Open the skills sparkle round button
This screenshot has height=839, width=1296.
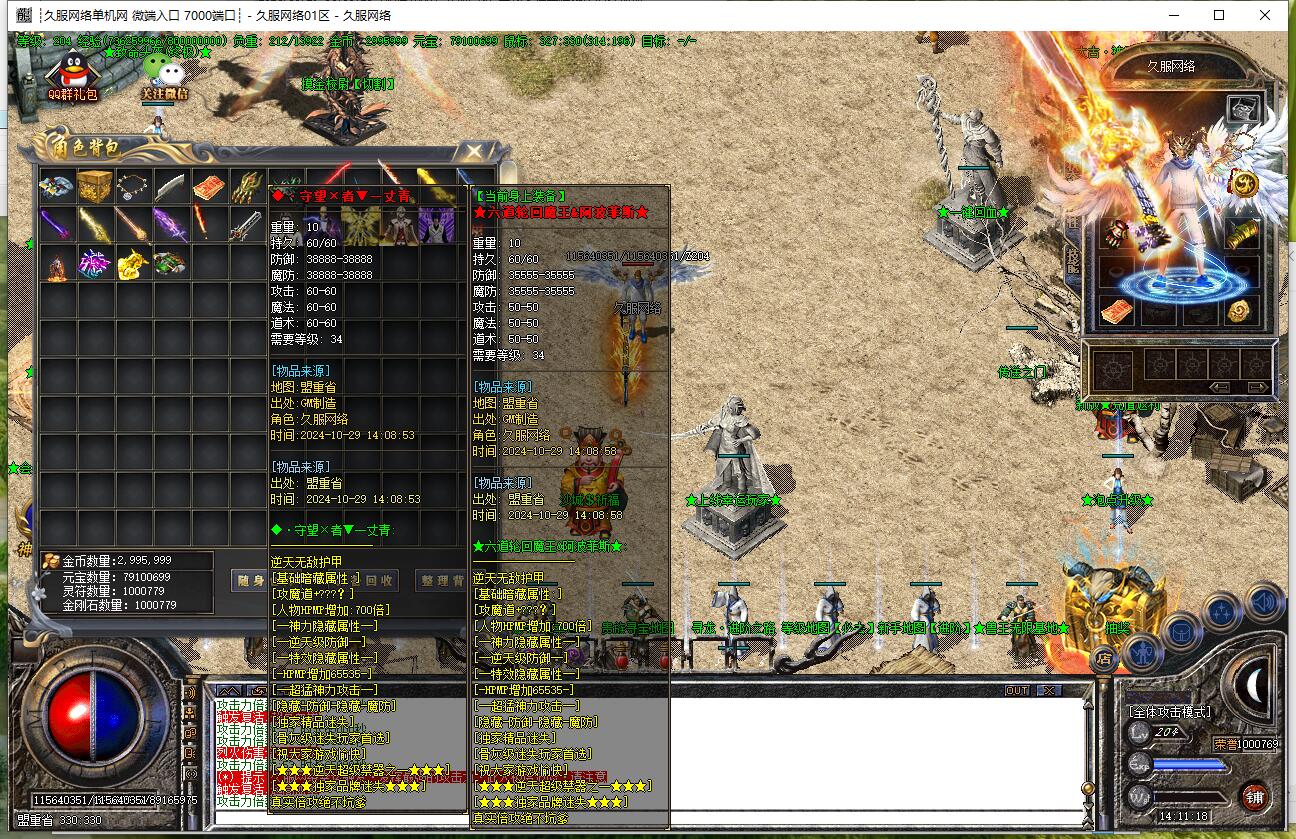pos(1222,612)
